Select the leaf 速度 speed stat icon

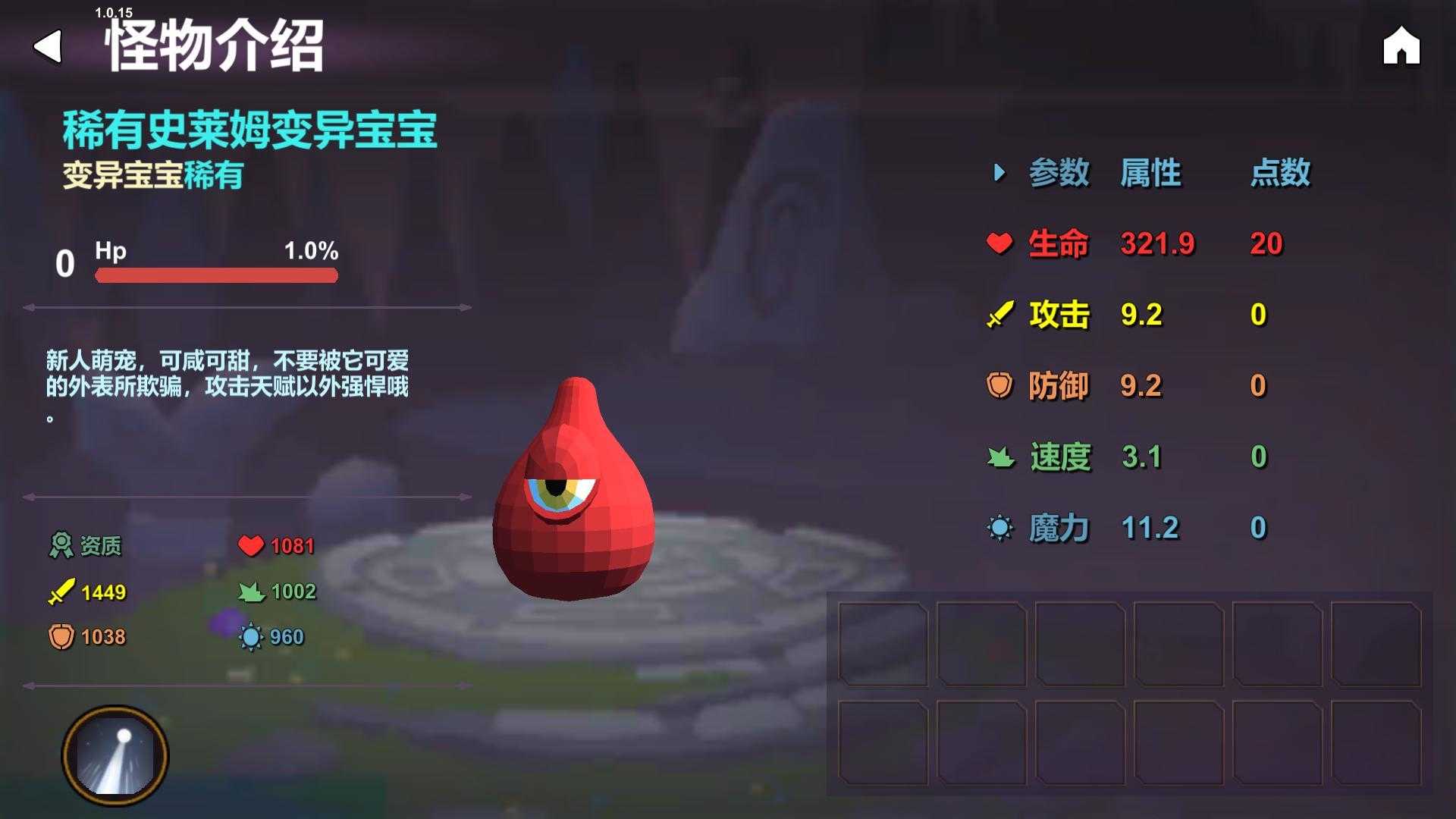pyautogui.click(x=999, y=455)
